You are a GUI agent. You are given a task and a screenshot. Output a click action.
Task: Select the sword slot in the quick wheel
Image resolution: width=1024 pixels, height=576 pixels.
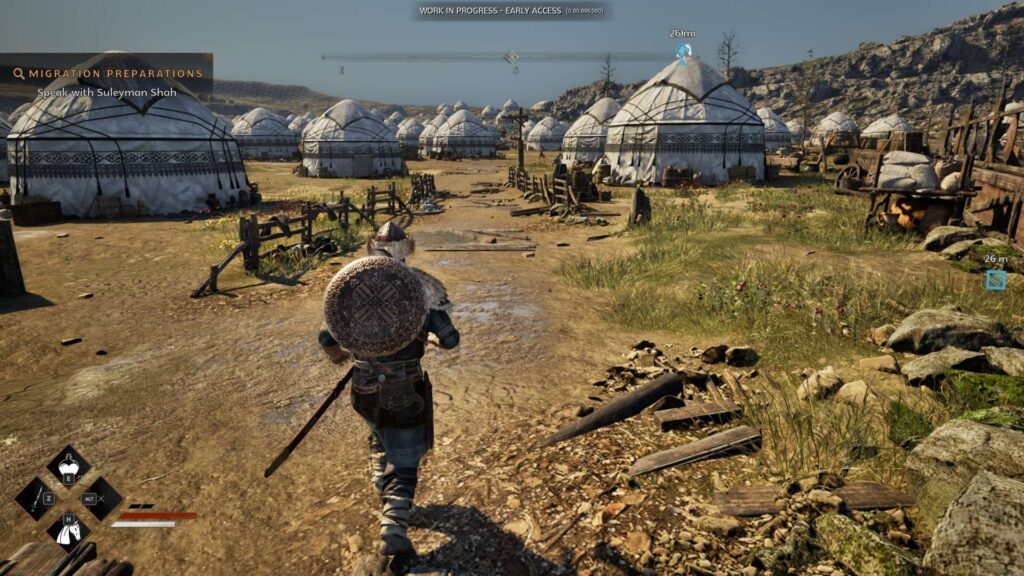point(36,498)
